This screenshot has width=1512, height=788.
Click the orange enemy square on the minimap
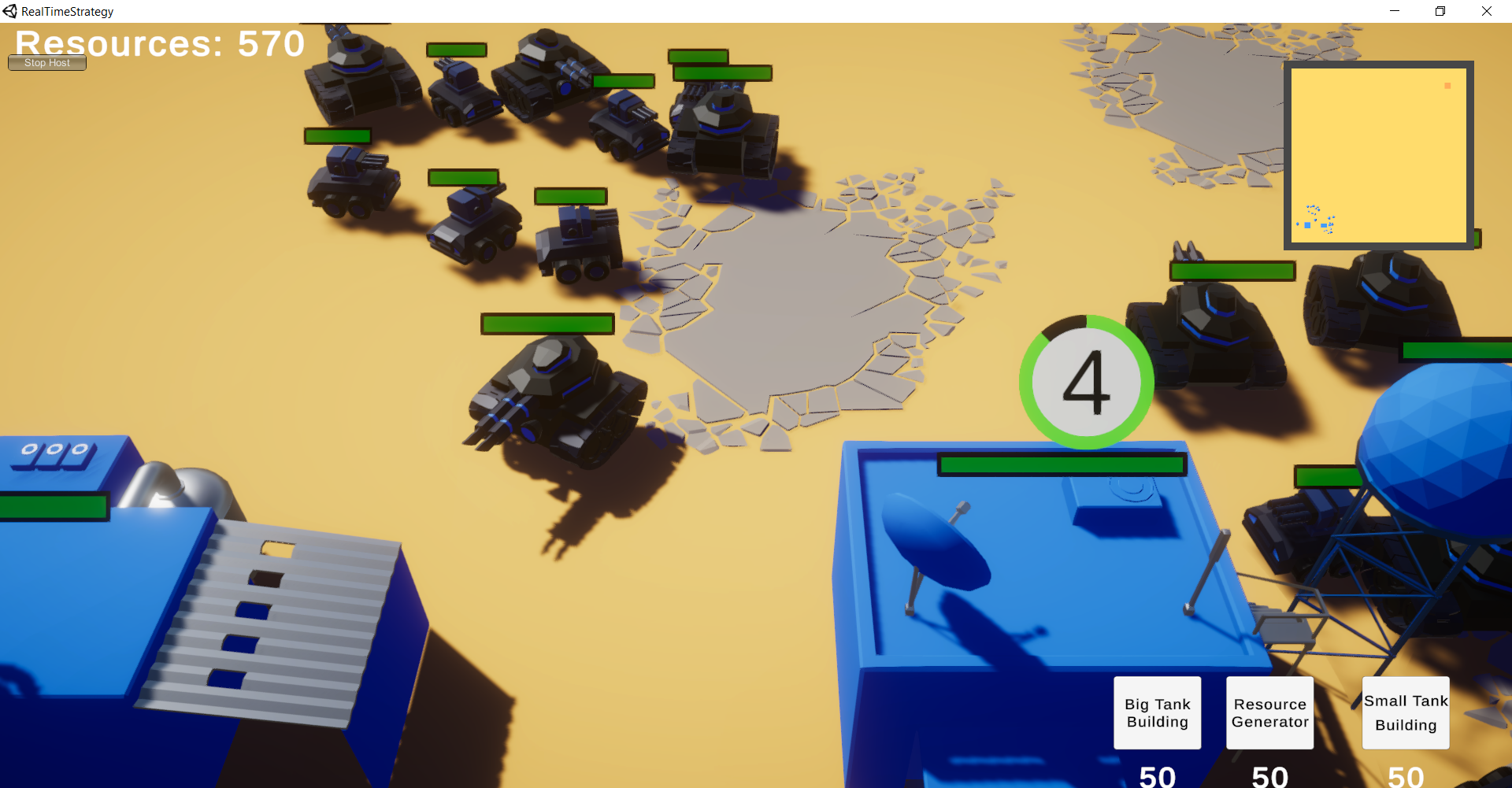1447,87
